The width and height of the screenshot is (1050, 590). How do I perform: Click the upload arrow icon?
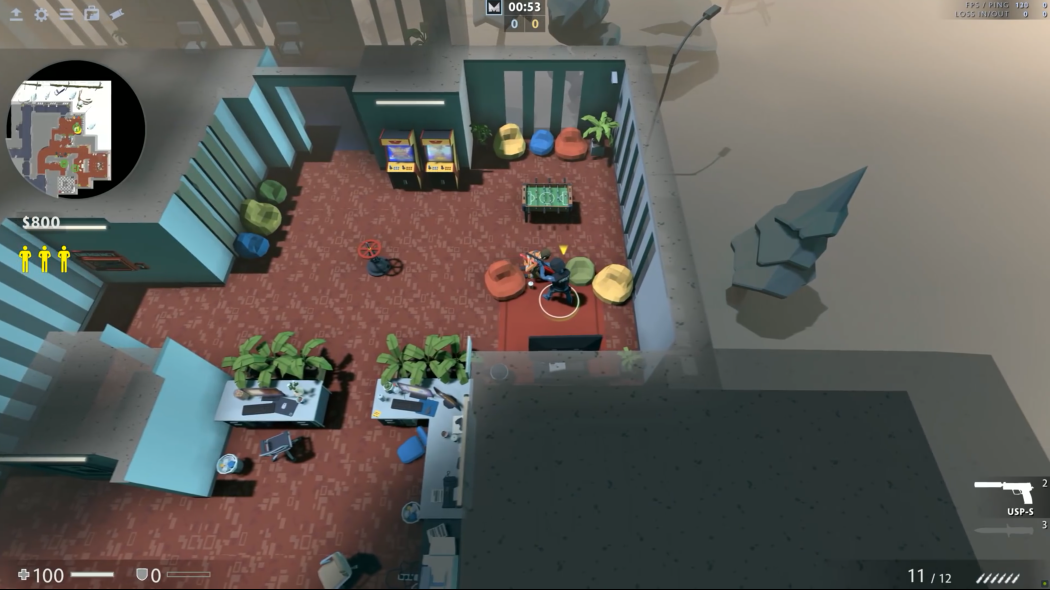[x=16, y=14]
